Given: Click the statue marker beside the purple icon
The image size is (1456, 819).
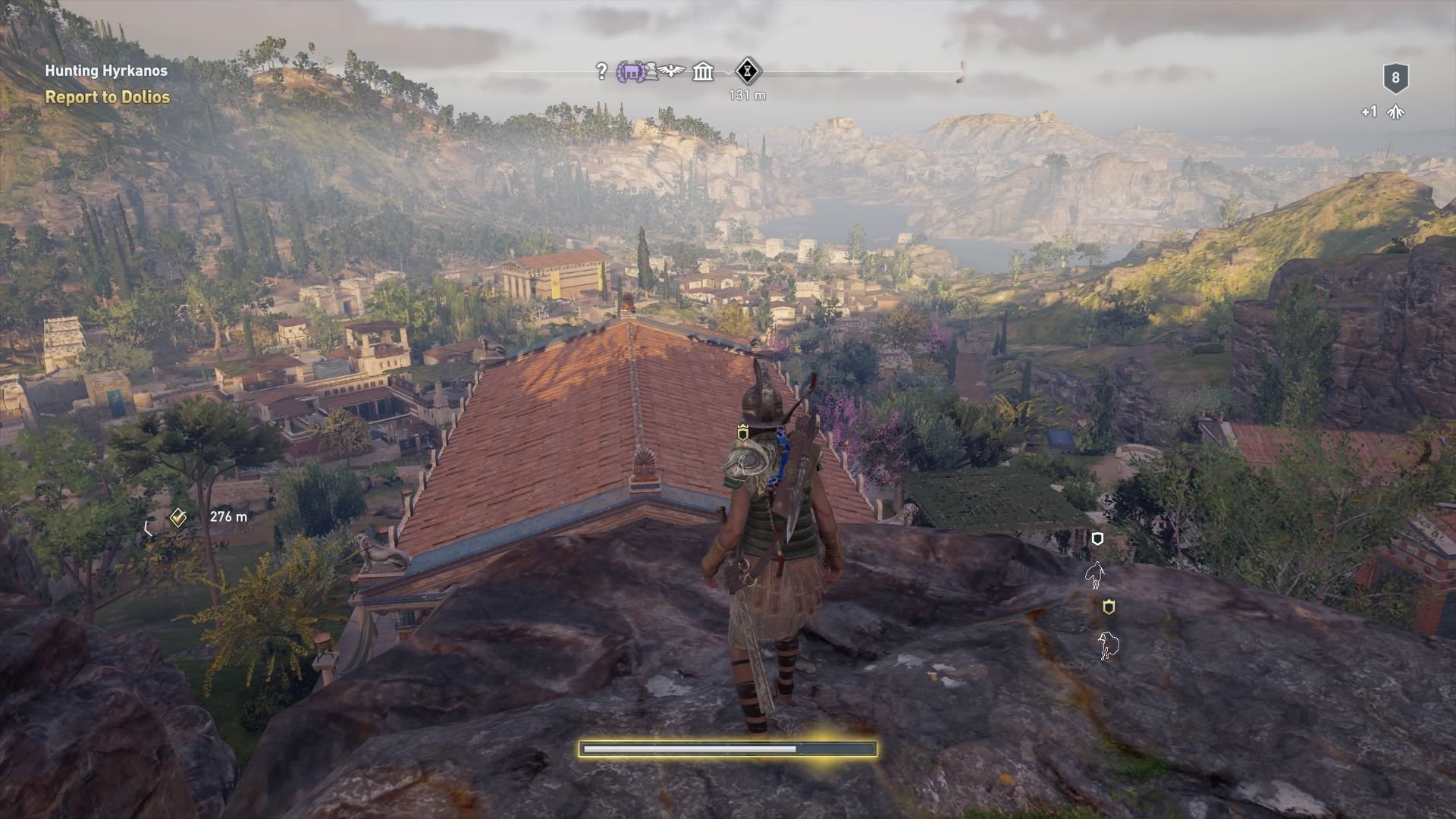Looking at the screenshot, I should [653, 72].
